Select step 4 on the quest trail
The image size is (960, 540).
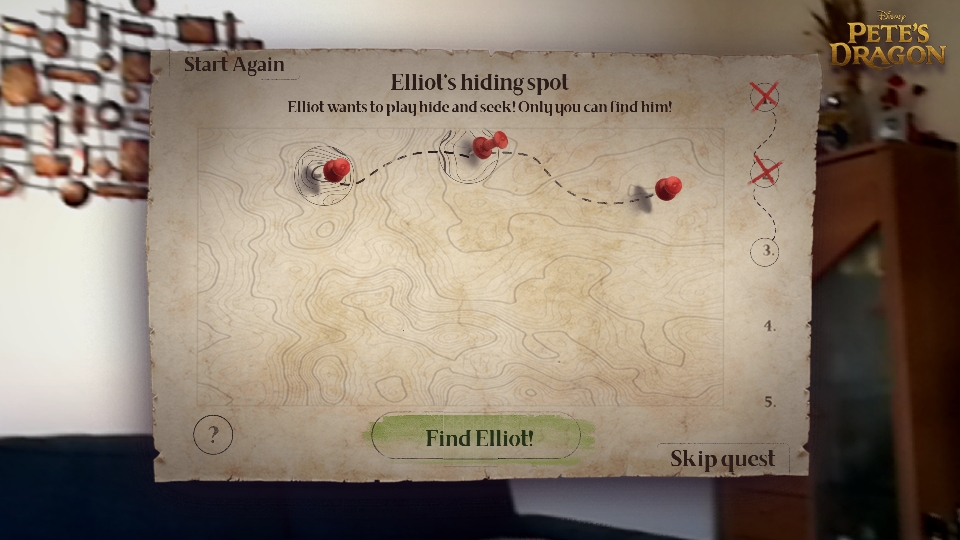pos(769,326)
